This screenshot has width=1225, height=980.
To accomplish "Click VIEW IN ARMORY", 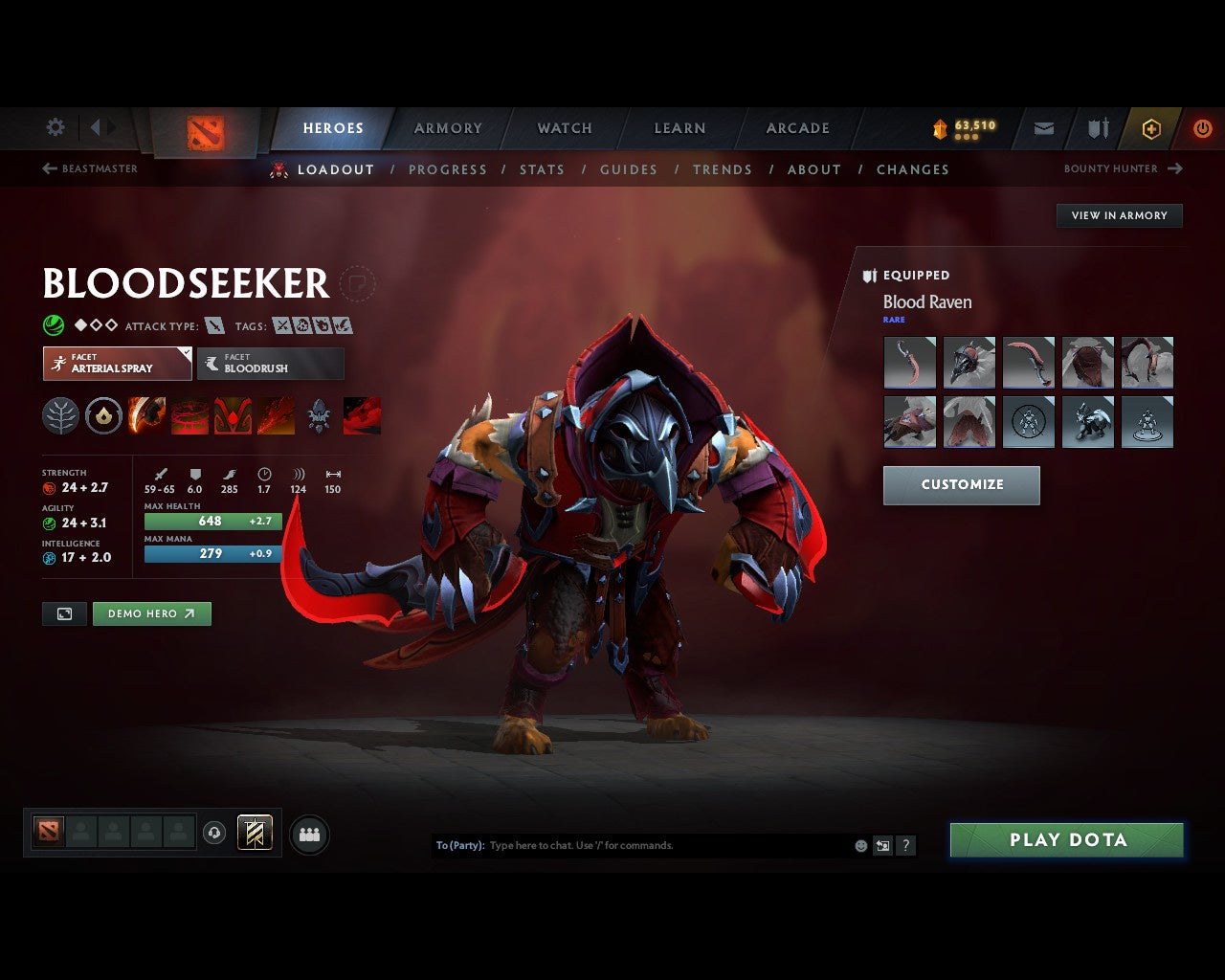I will pos(1118,215).
